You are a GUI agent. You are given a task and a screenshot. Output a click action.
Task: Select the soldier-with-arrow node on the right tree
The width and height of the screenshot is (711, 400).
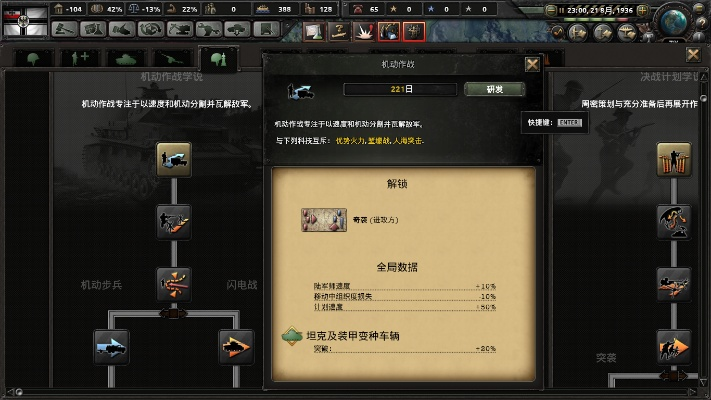coord(674,347)
